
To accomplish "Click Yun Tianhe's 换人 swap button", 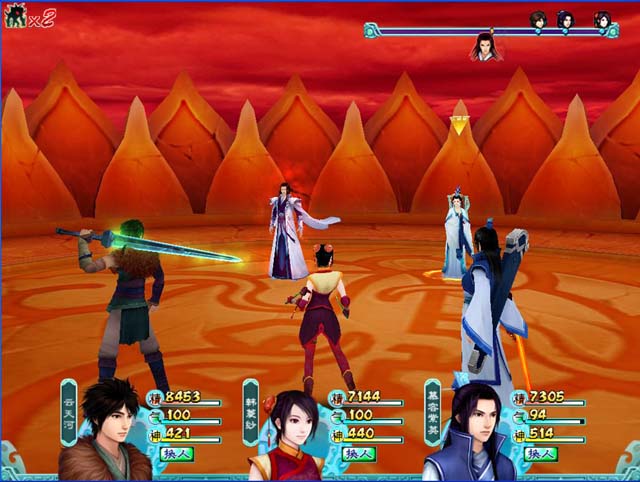I will click(x=177, y=453).
